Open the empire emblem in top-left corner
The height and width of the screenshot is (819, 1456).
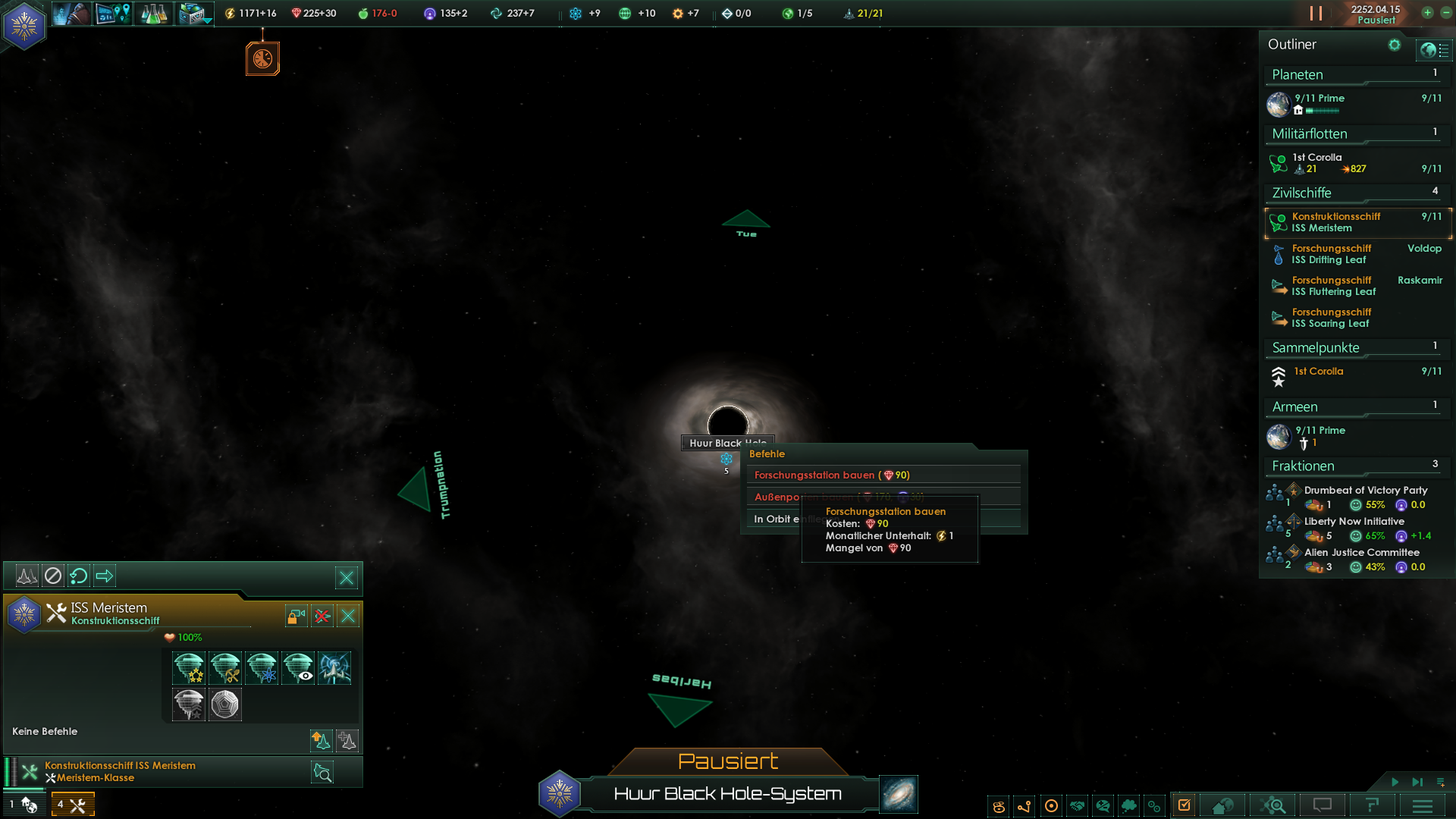point(24,25)
